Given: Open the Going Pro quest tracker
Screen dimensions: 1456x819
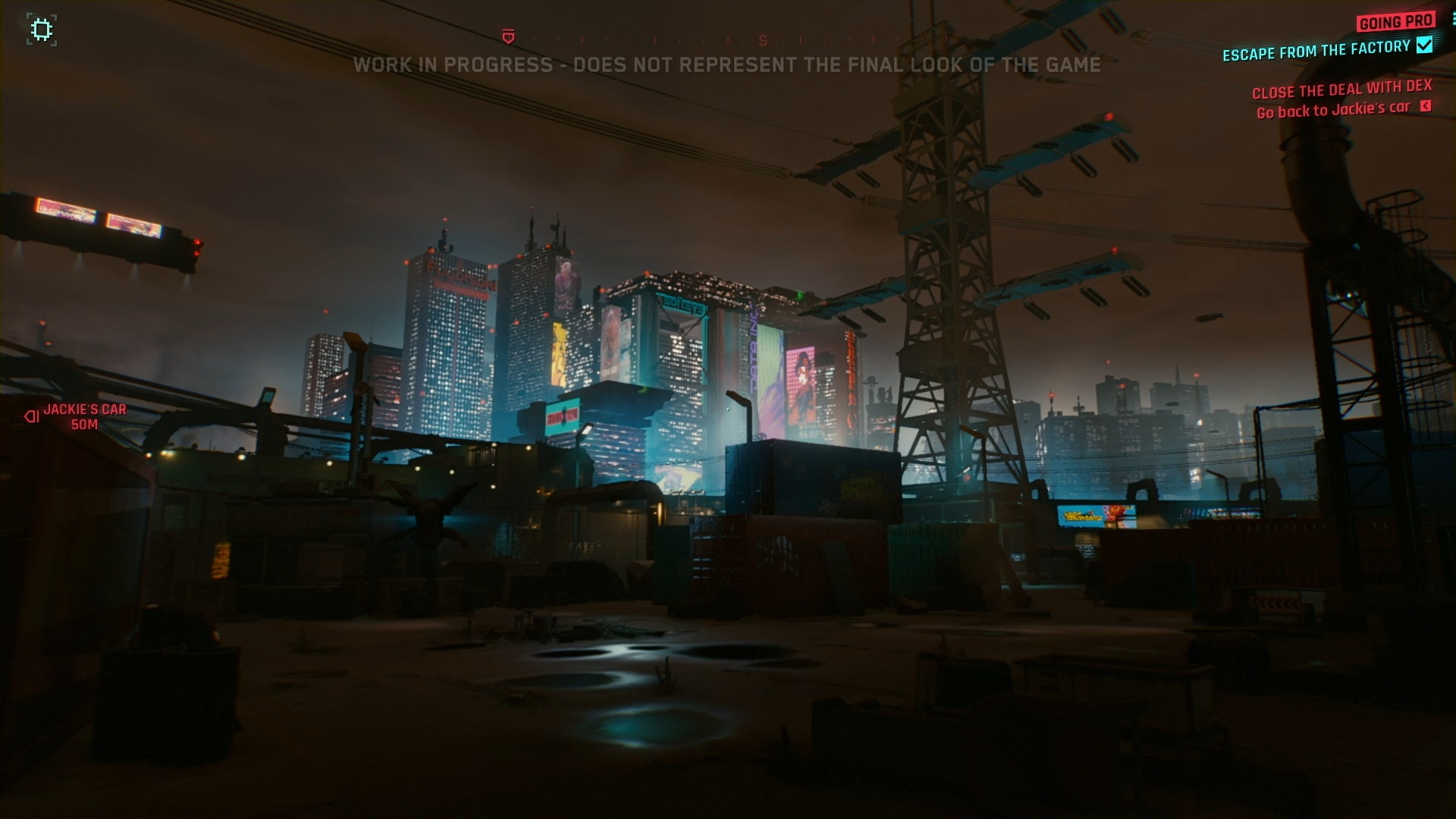Looking at the screenshot, I should (1395, 22).
